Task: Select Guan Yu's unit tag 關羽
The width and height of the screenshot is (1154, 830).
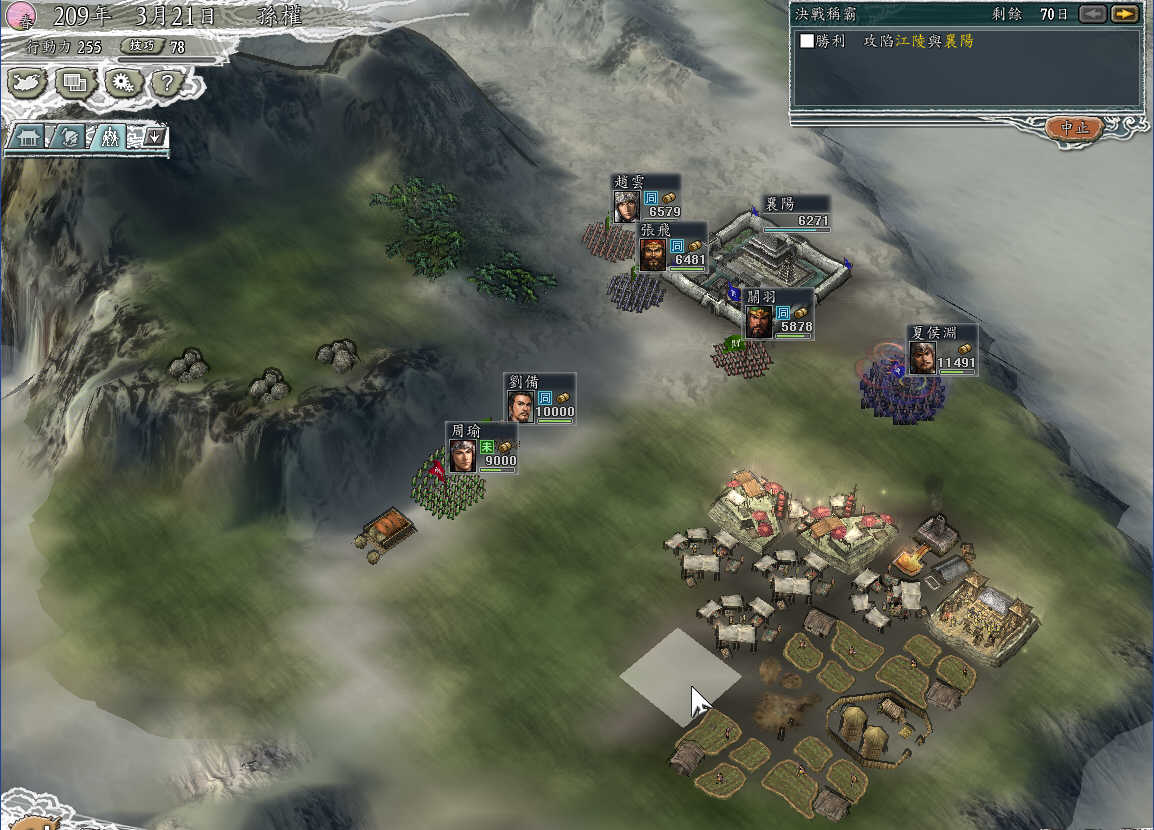Action: tap(778, 314)
